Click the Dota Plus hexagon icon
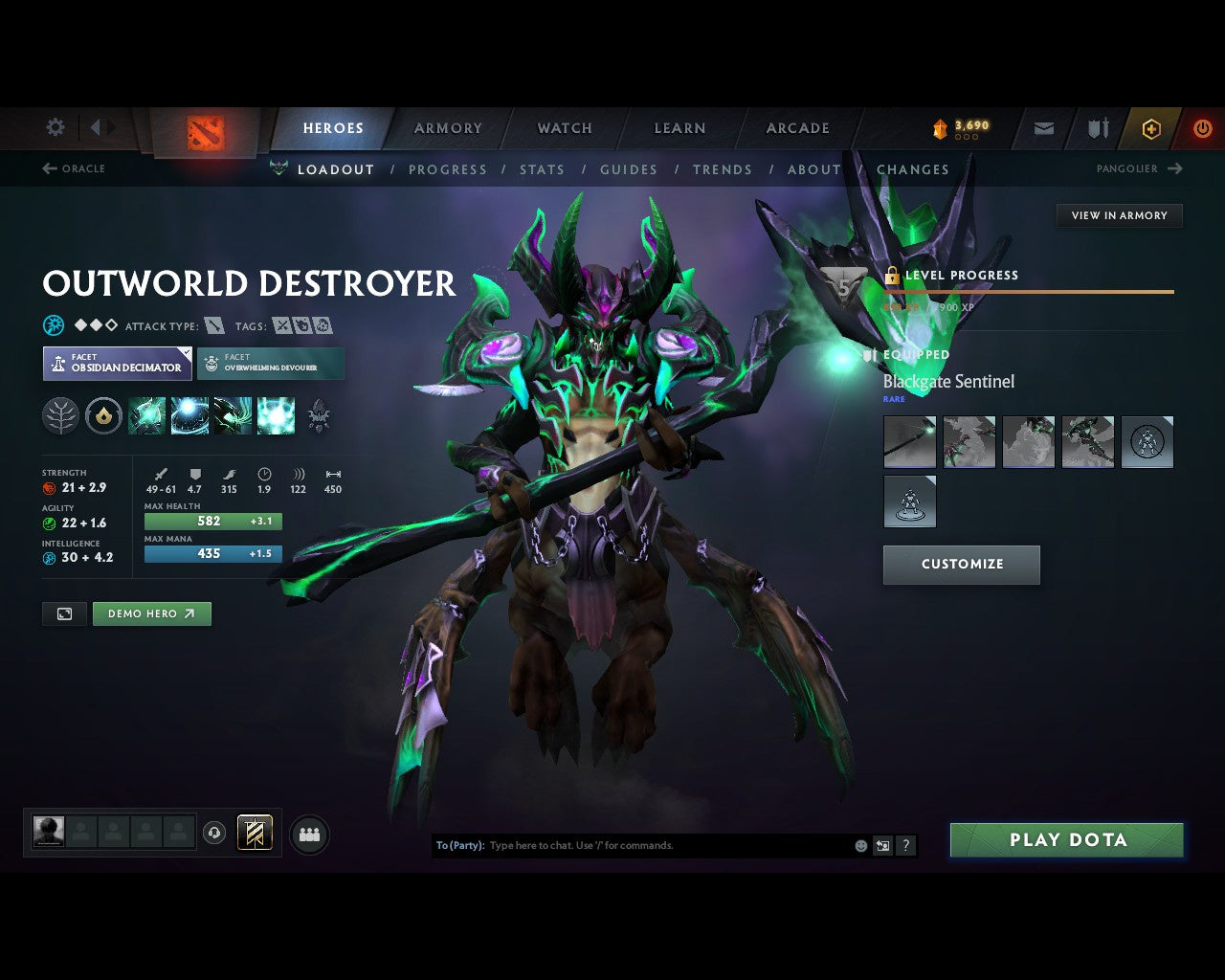1225x980 pixels. click(x=1151, y=128)
